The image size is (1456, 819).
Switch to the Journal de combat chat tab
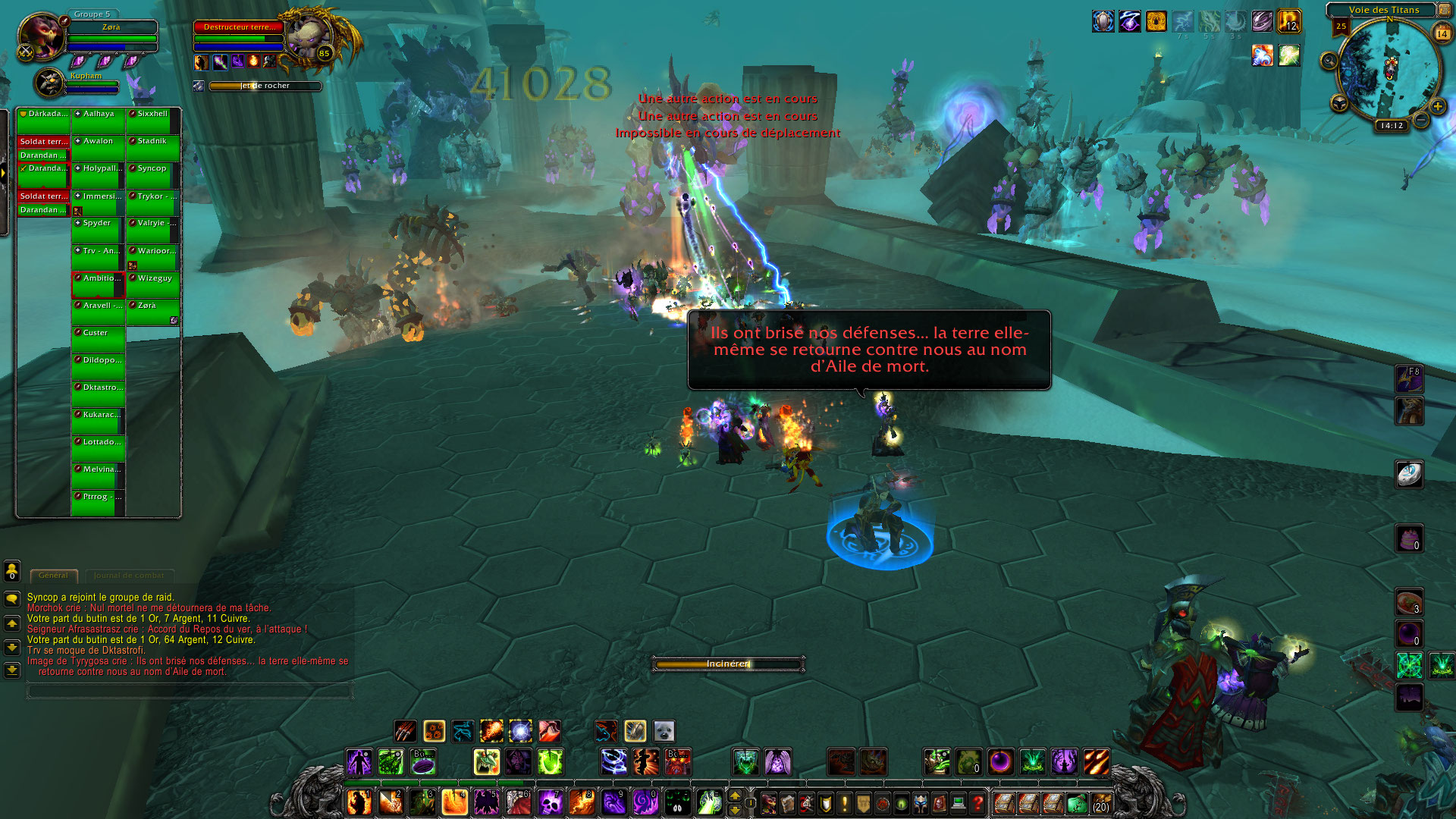[129, 576]
